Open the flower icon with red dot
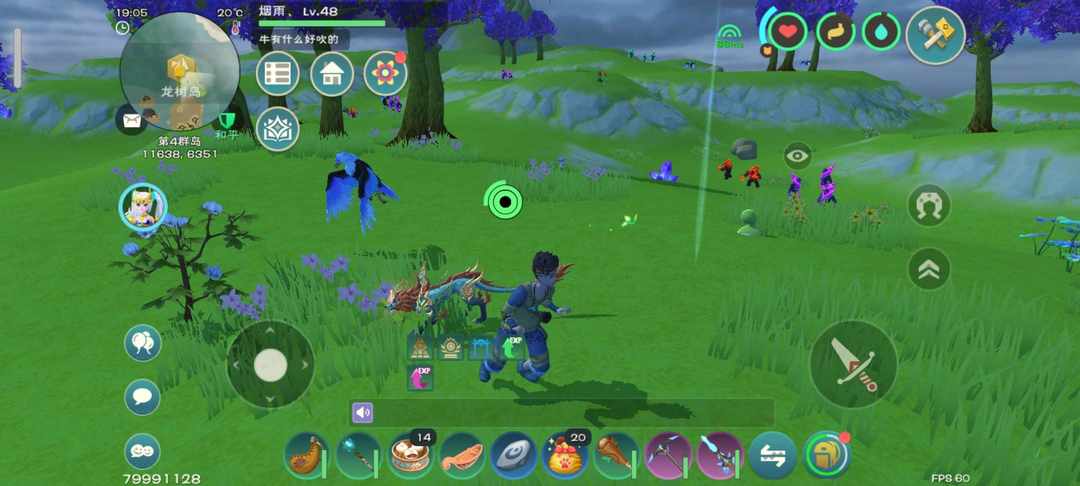This screenshot has width=1080, height=486. click(x=385, y=73)
